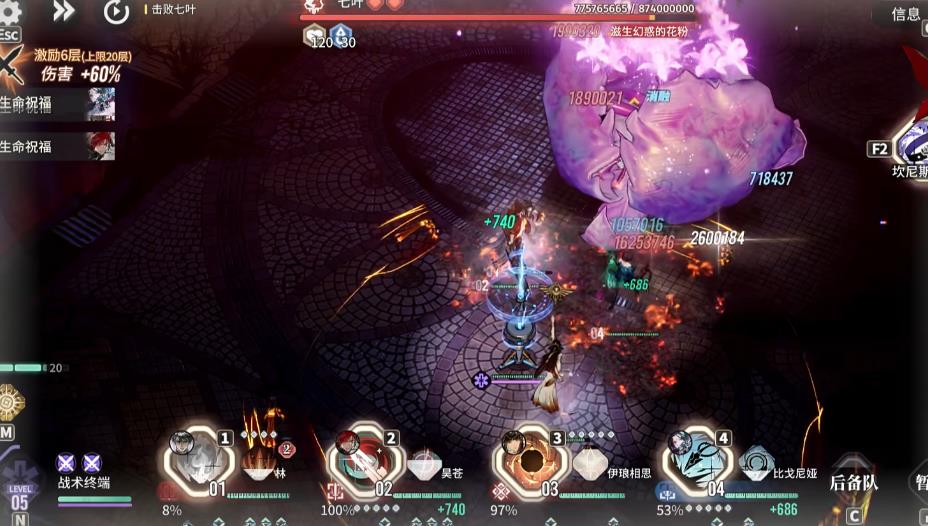Screen dimensions: 928x526
Task: Toggle the double-arrow battle speed button
Action: point(64,12)
